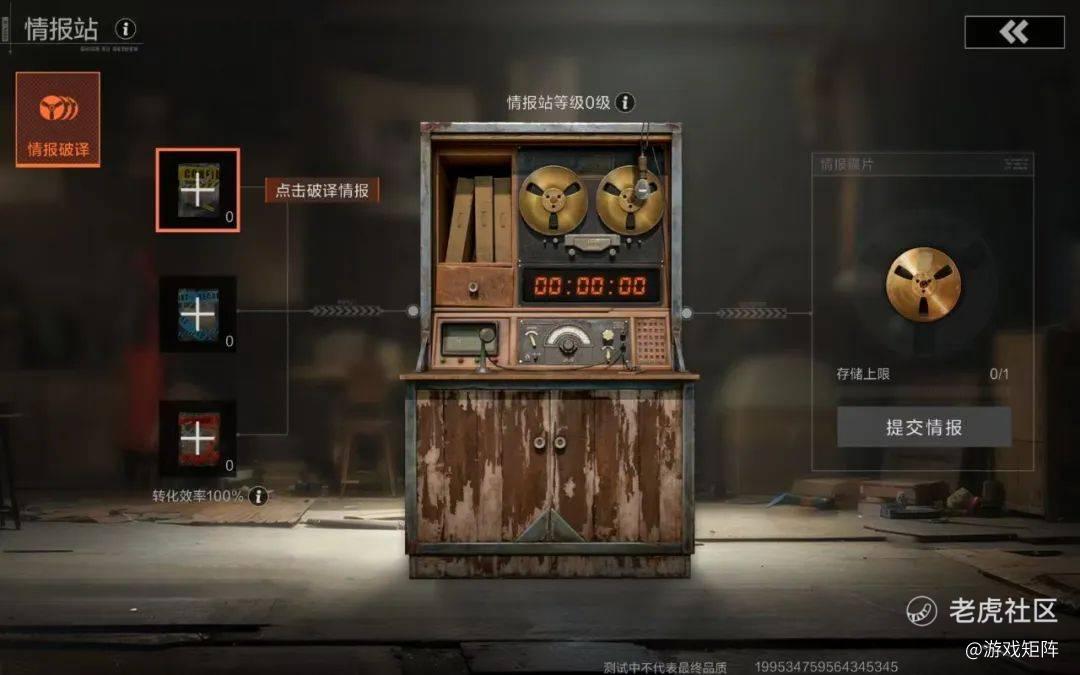Show info for 情报站等级0级
1080x675 pixels.
point(625,102)
